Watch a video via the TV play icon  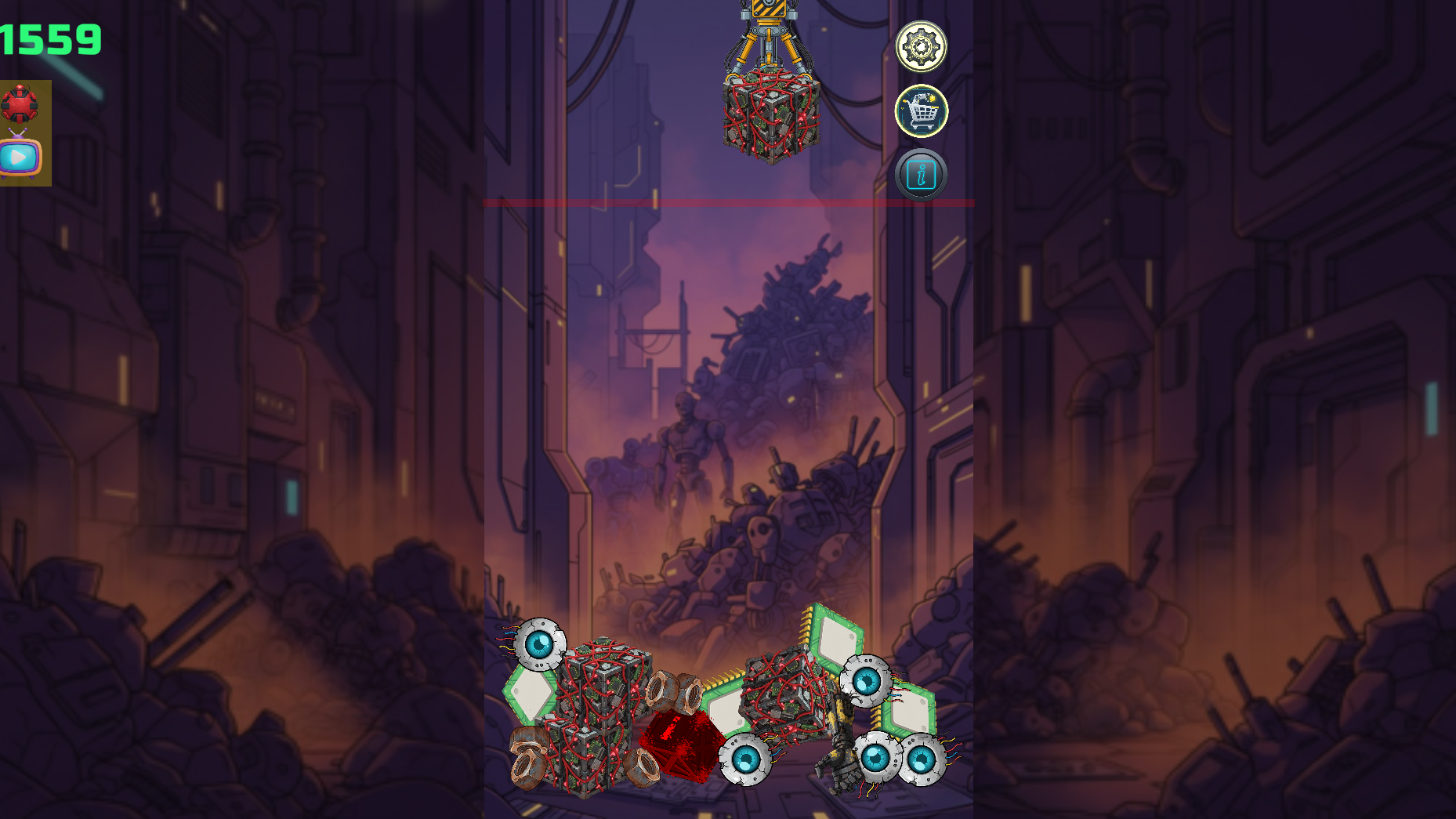(x=20, y=156)
